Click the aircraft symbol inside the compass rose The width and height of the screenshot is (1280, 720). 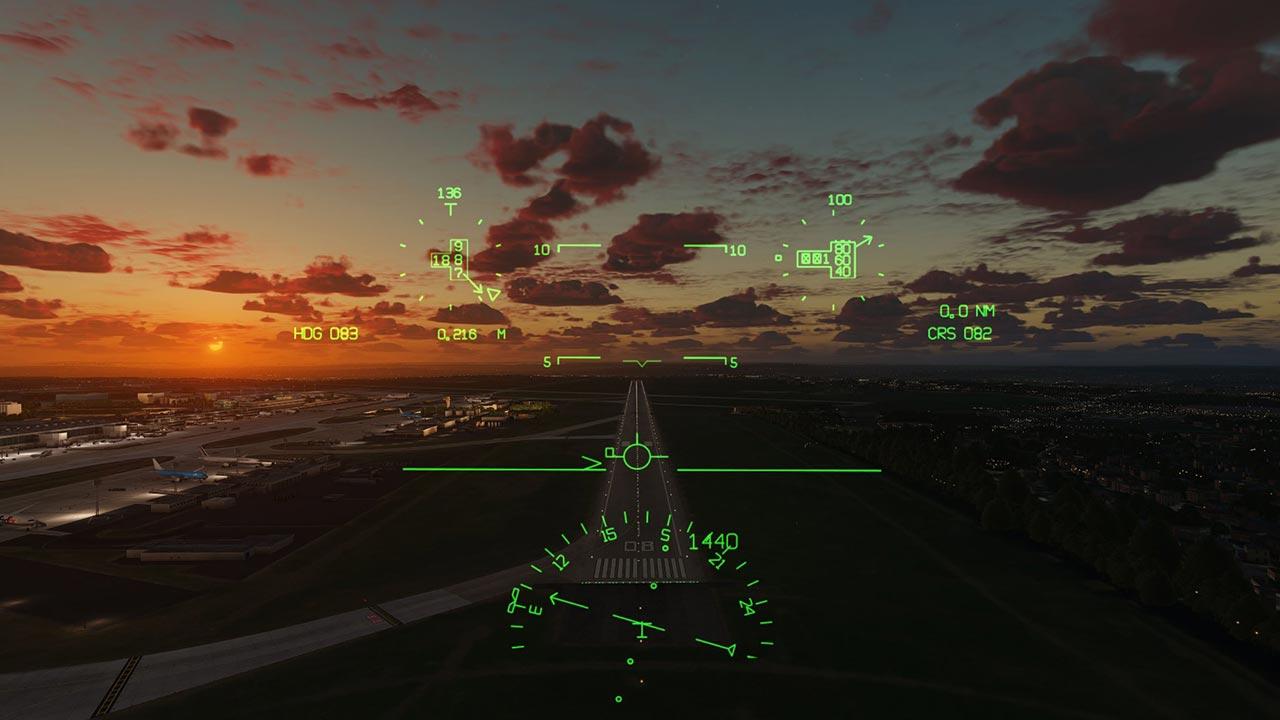pyautogui.click(x=640, y=624)
